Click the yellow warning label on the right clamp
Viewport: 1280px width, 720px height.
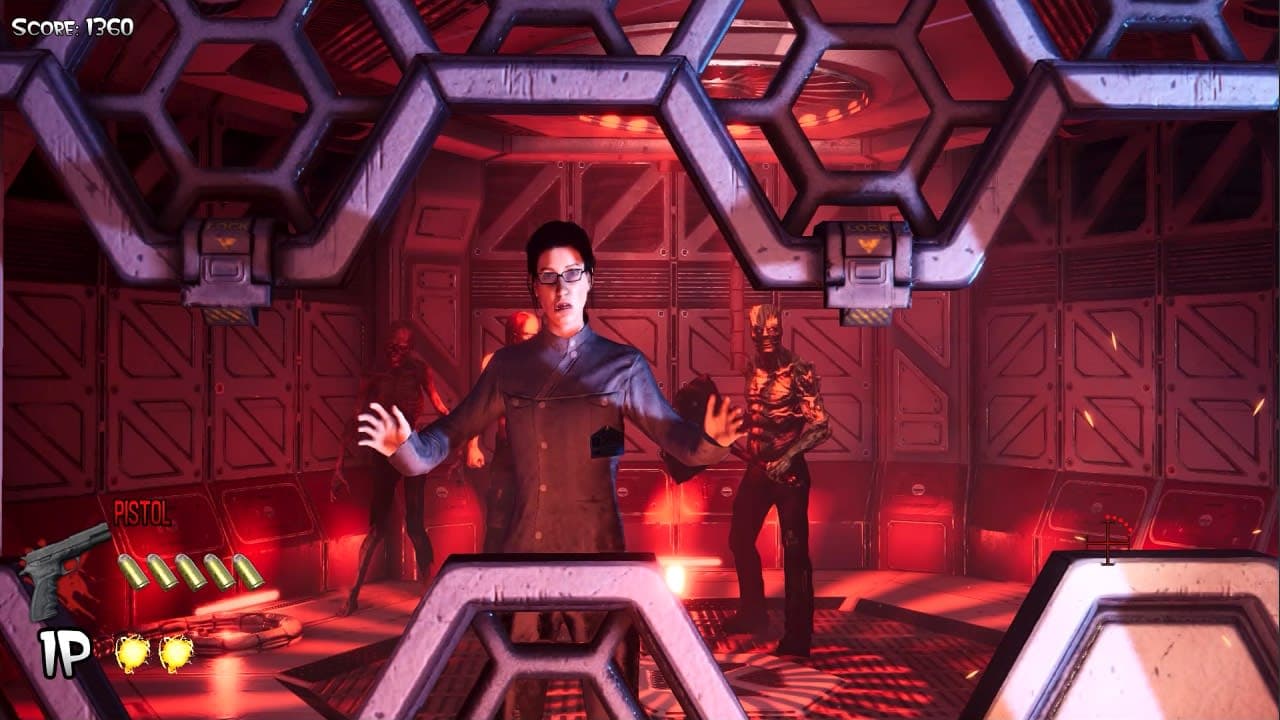point(869,239)
